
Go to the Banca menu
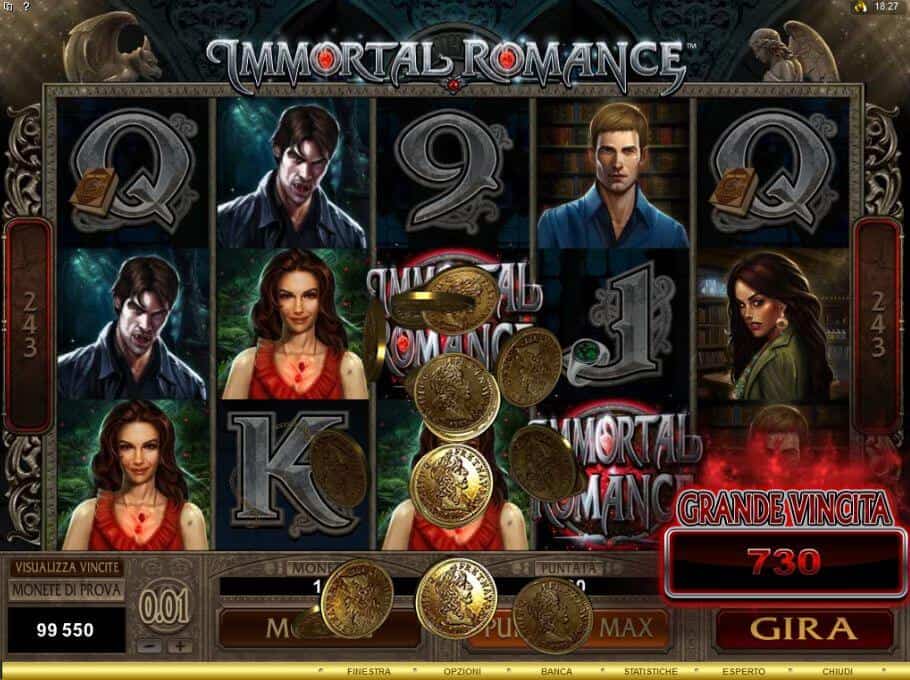point(556,671)
